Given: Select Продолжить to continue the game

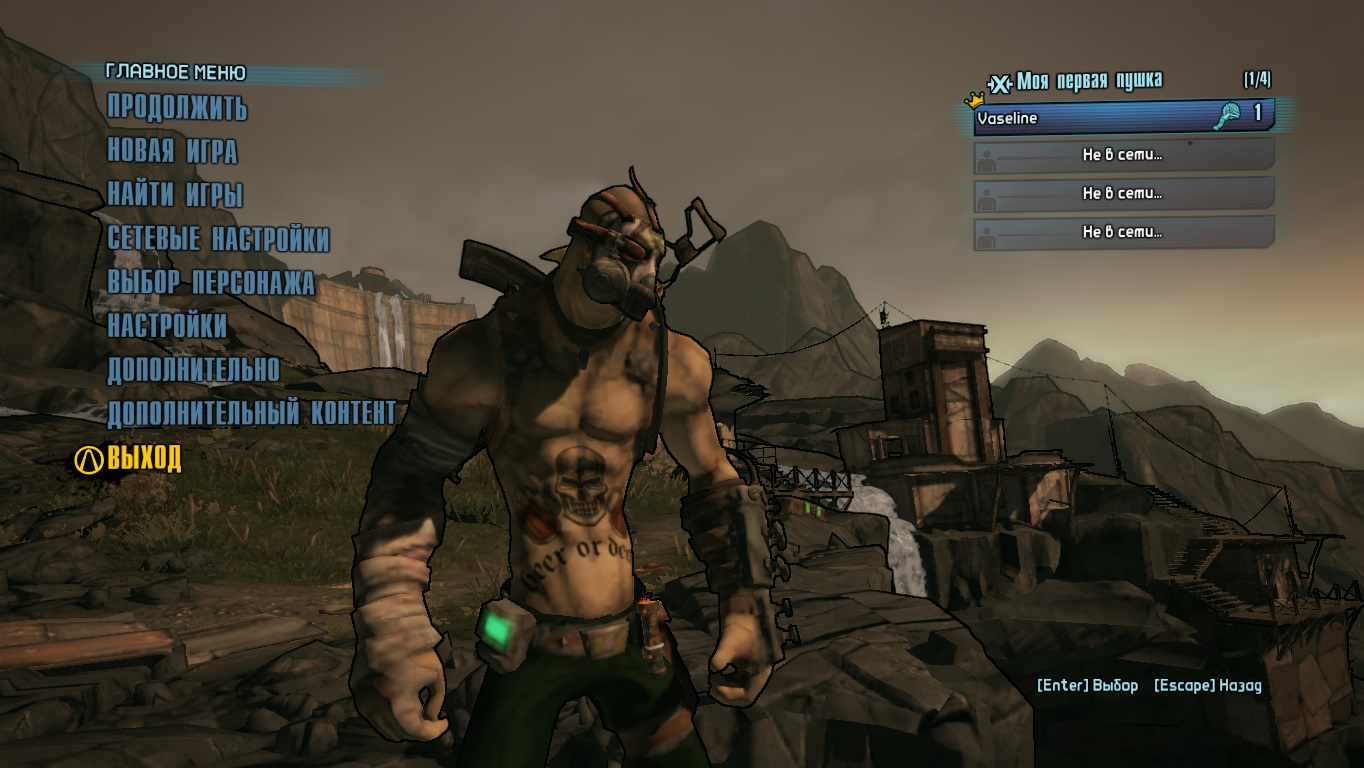Looking at the screenshot, I should point(177,107).
